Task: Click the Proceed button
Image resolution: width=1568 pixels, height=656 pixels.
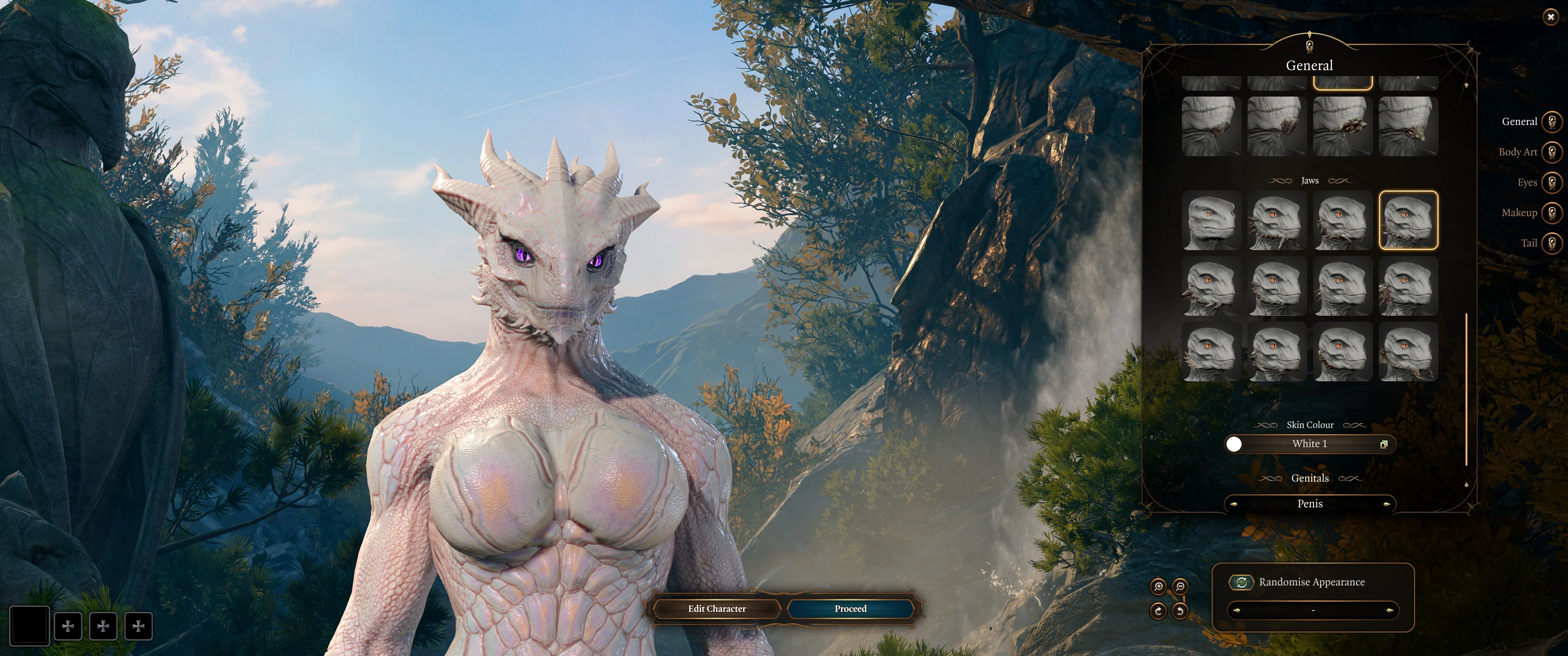Action: pyautogui.click(x=850, y=609)
